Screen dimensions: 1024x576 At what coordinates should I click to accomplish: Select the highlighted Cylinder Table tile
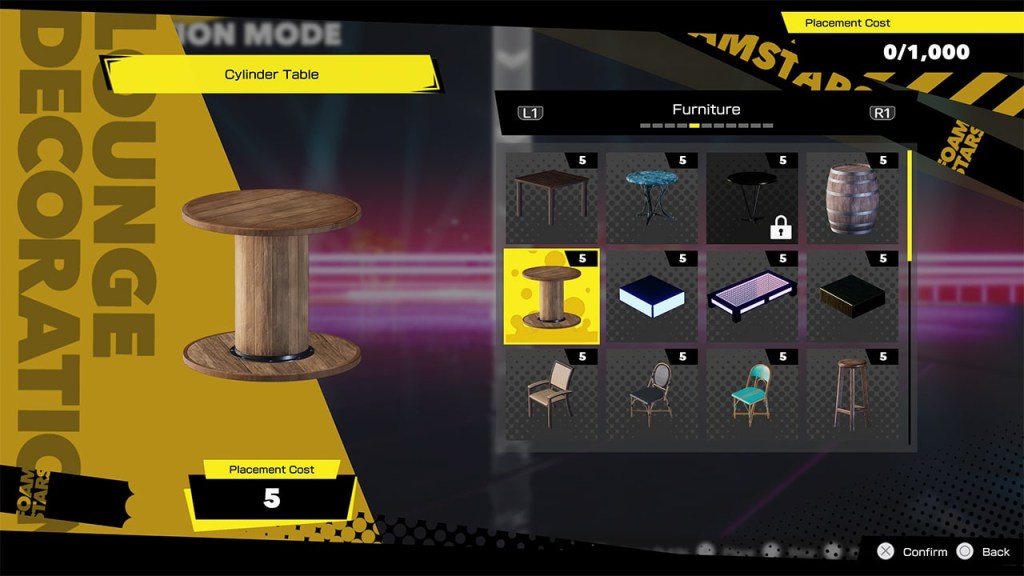click(x=551, y=297)
